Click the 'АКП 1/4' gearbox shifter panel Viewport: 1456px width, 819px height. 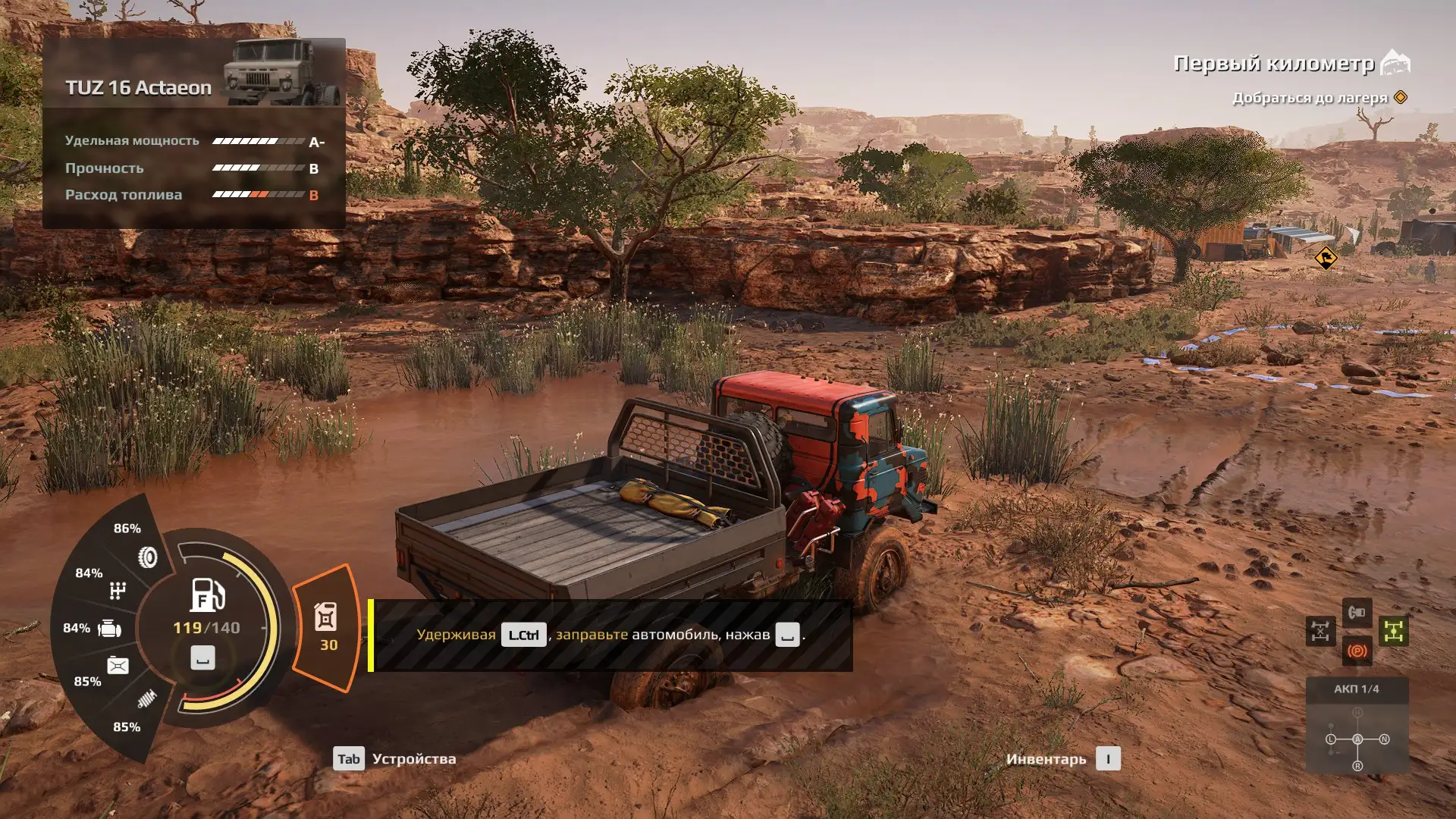(1357, 726)
